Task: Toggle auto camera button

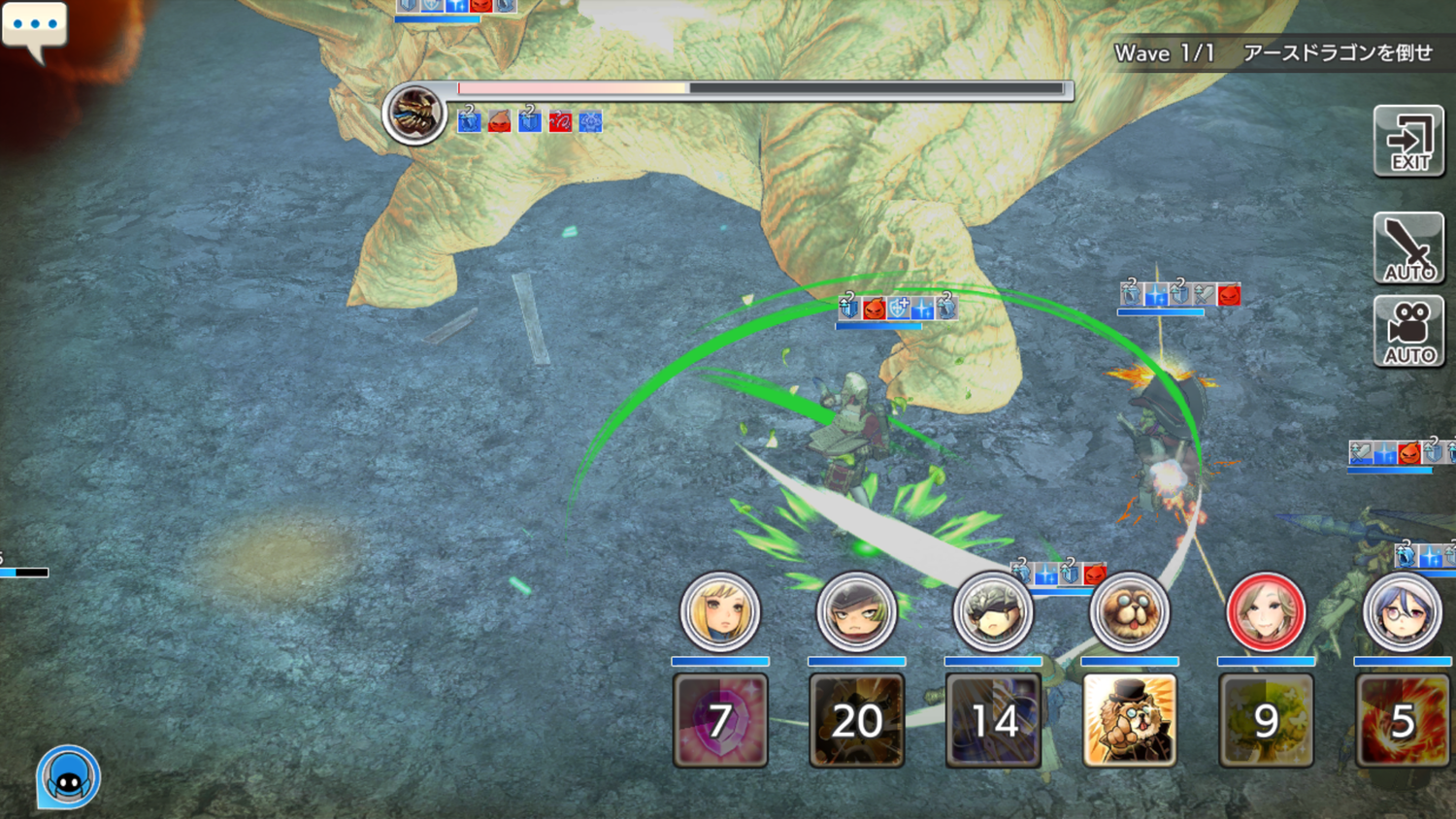Action: pyautogui.click(x=1408, y=332)
